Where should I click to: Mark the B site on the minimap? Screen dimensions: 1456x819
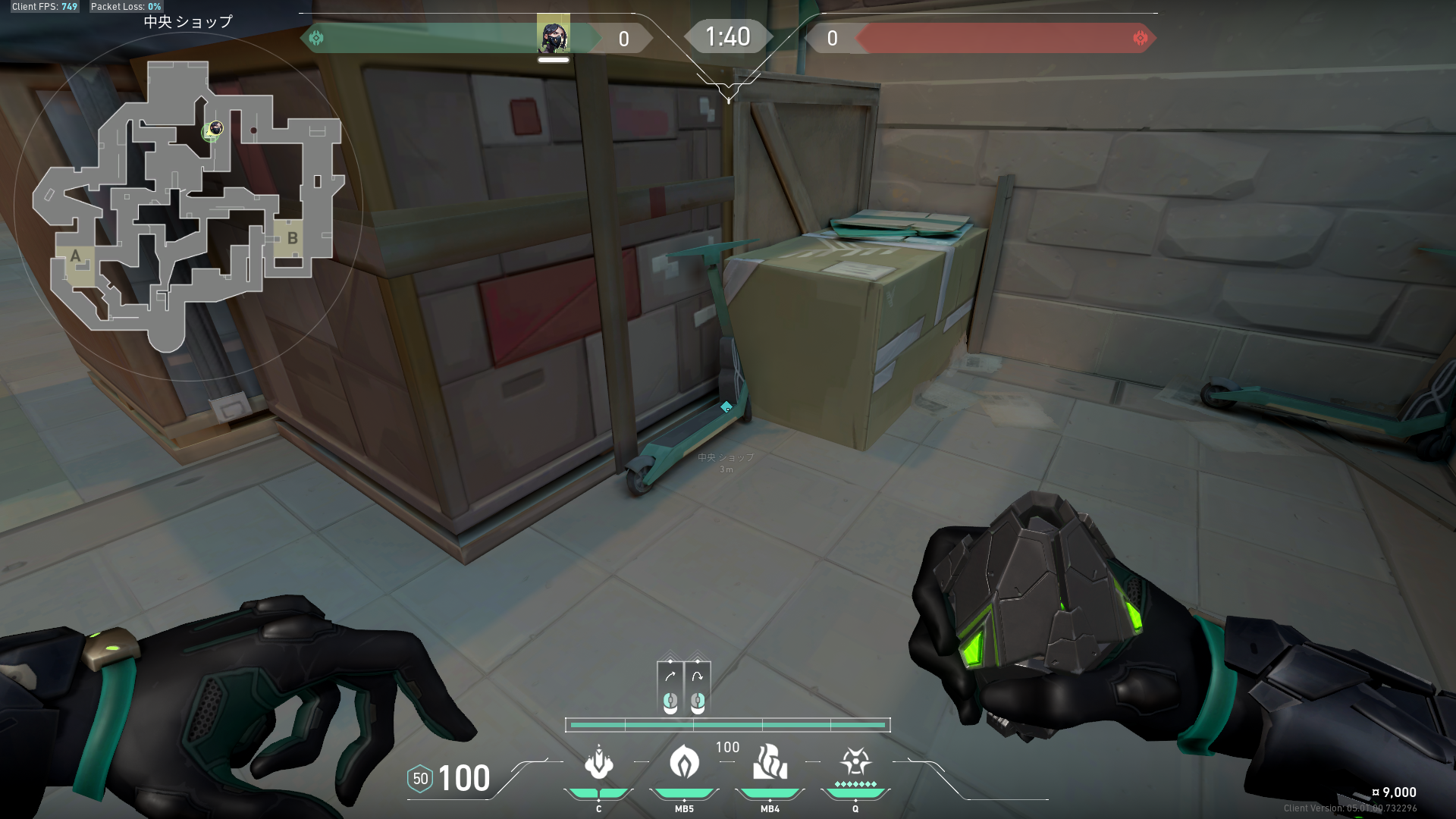[292, 239]
